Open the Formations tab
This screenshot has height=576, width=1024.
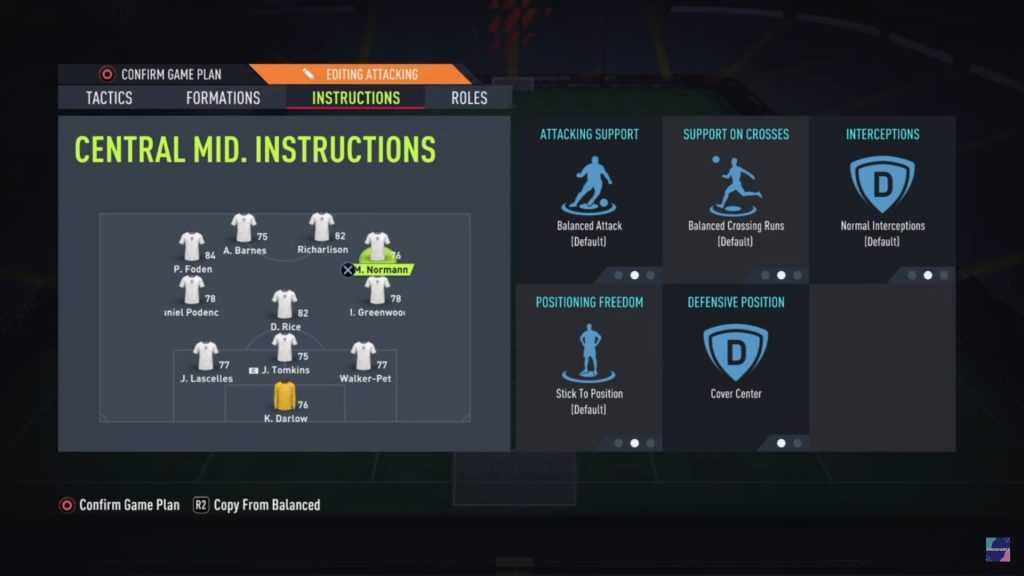pyautogui.click(x=223, y=98)
